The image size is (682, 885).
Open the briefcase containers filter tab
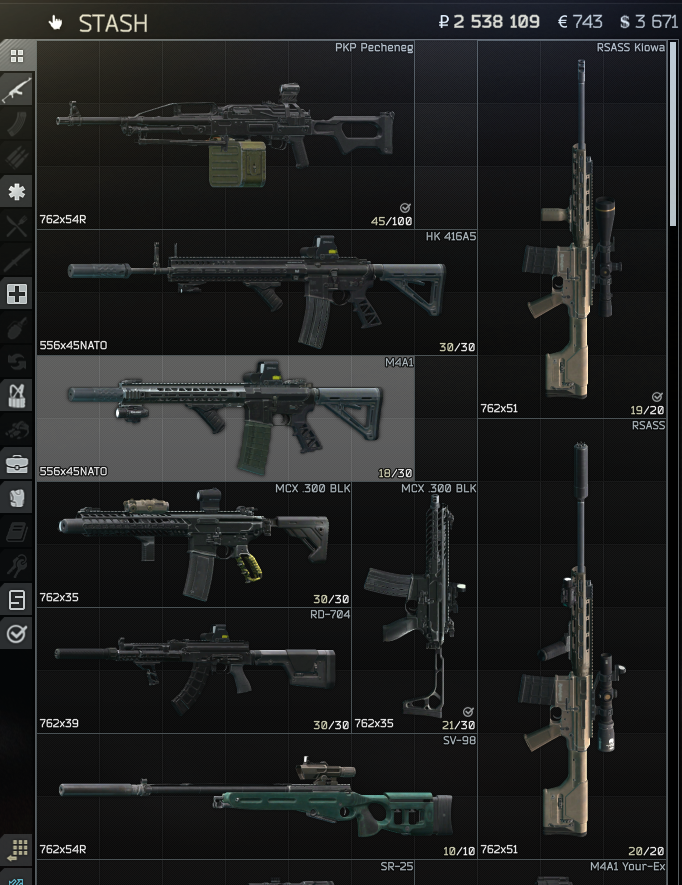click(x=17, y=464)
